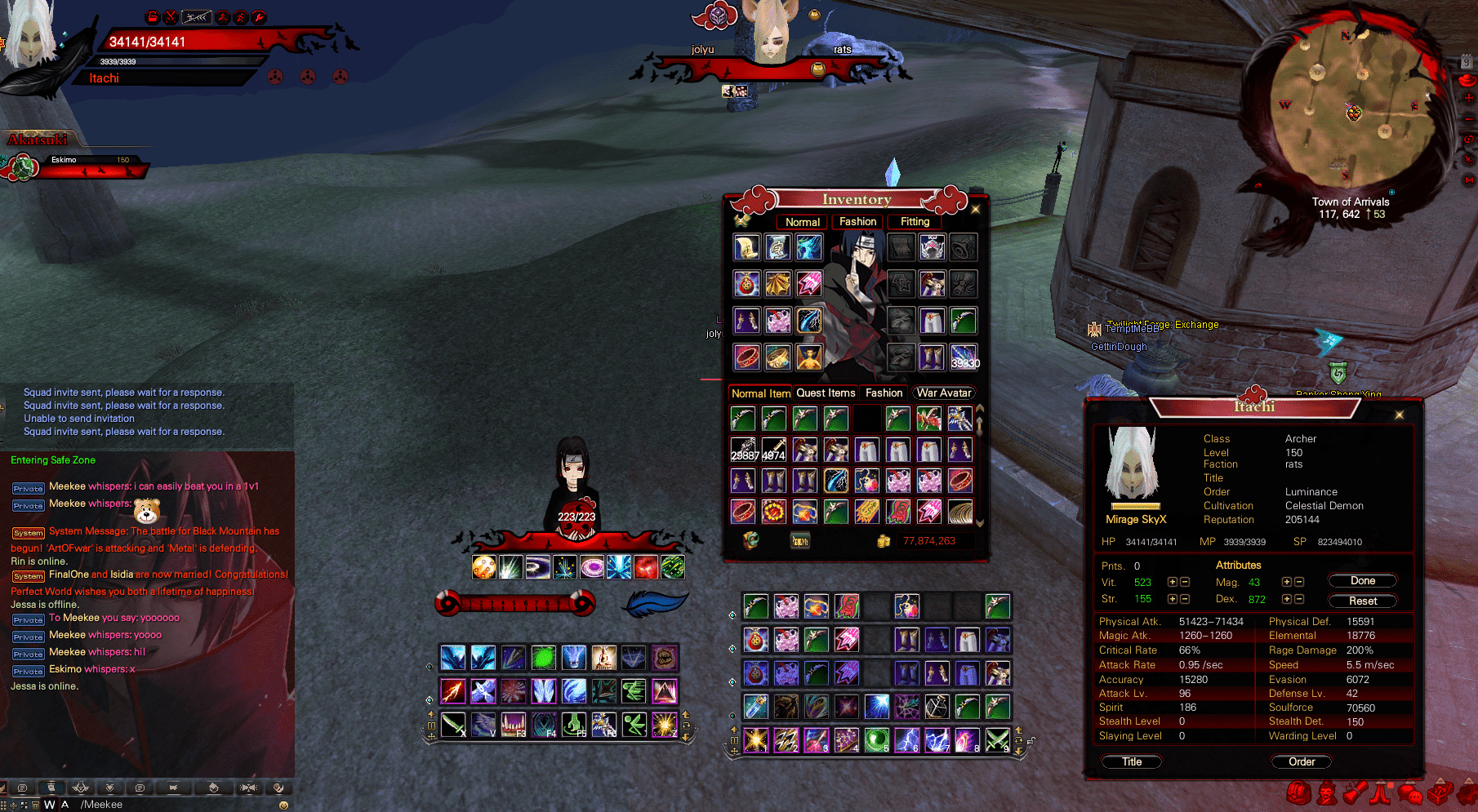
Task: Click the Private tag on Meekee's whisper
Action: pos(28,488)
